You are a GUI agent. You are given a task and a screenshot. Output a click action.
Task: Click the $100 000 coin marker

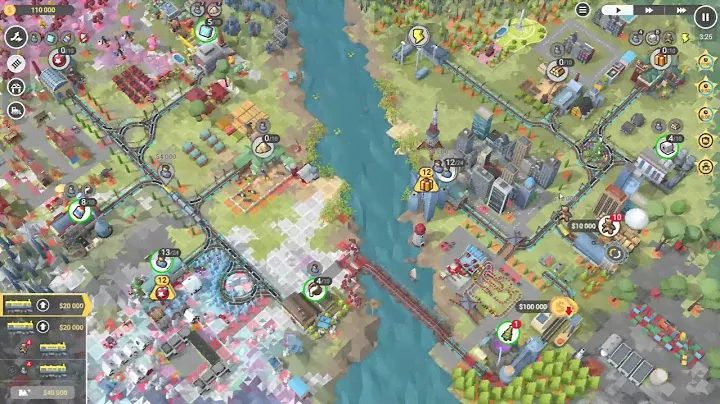click(x=563, y=307)
